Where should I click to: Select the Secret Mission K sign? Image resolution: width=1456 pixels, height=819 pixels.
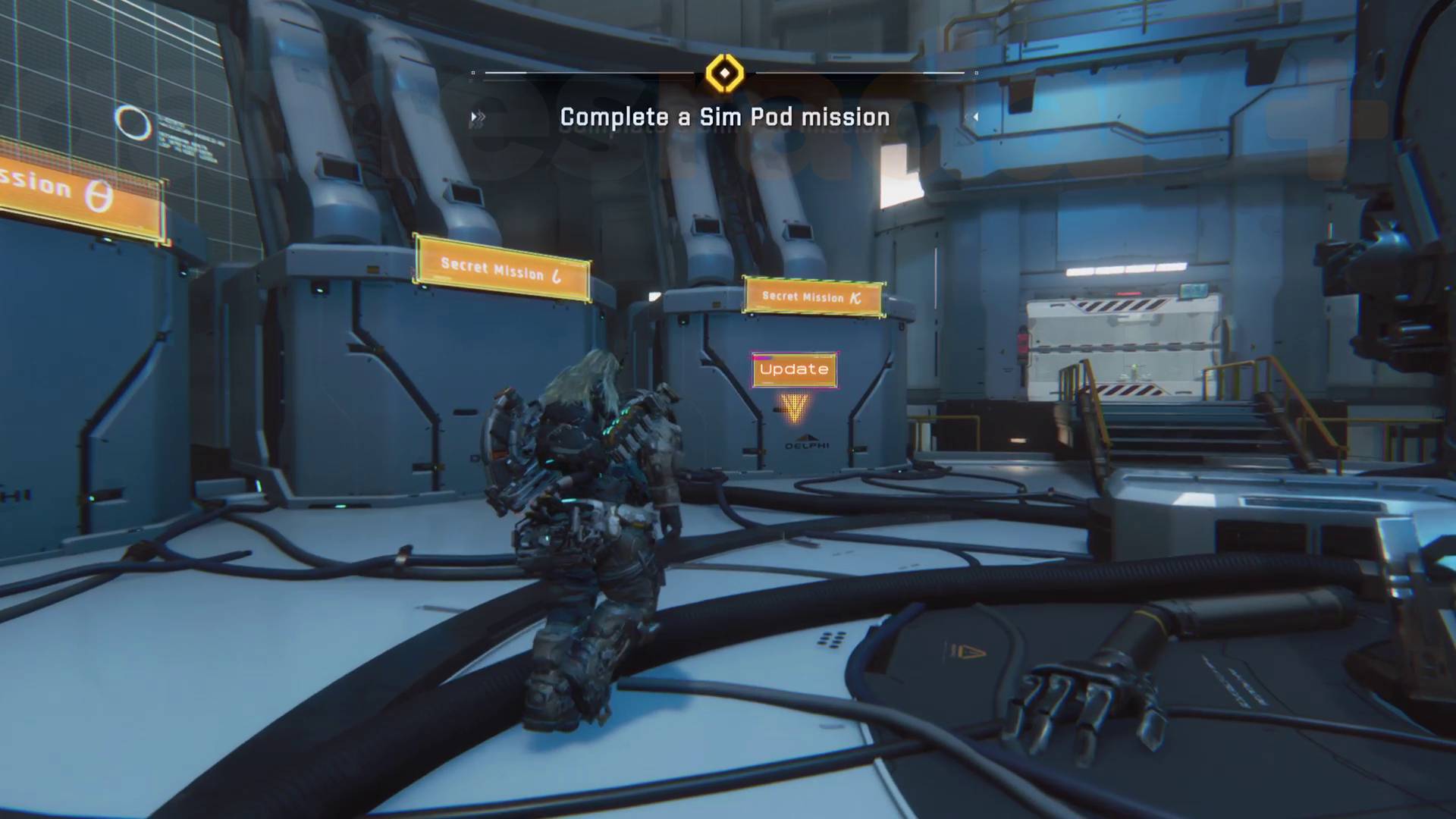point(814,297)
